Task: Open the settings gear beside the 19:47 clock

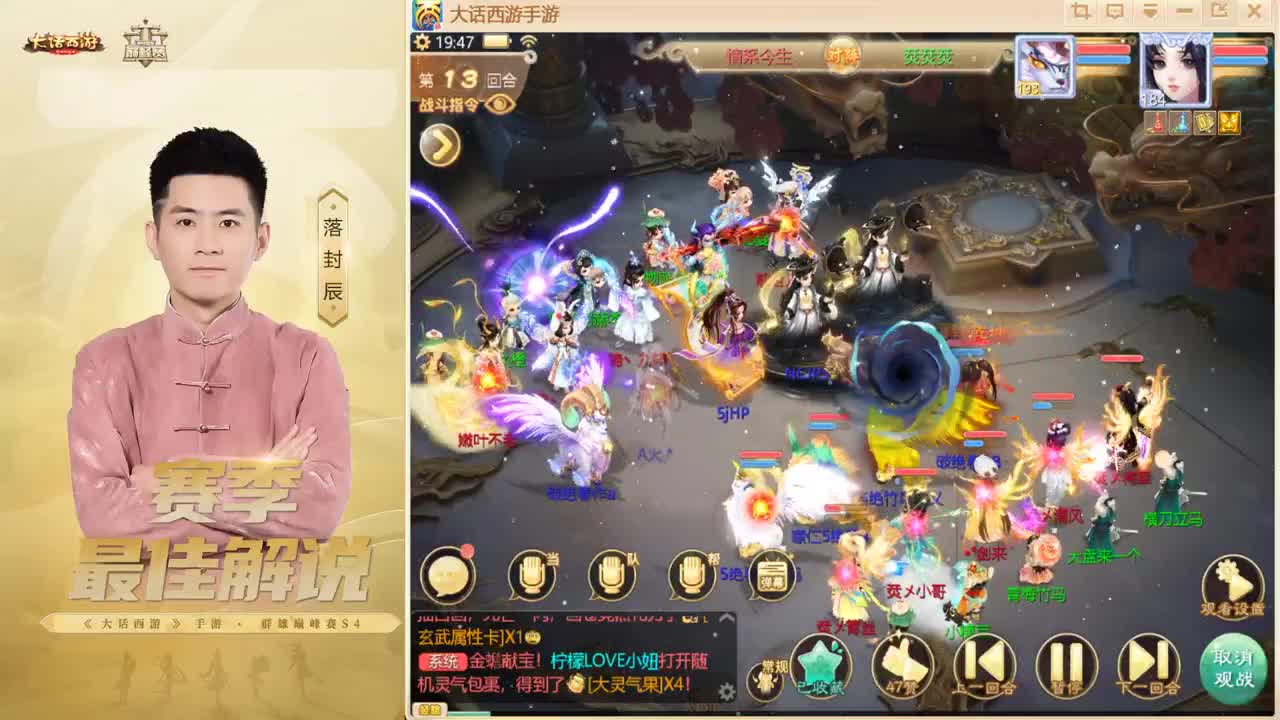Action: pos(422,42)
